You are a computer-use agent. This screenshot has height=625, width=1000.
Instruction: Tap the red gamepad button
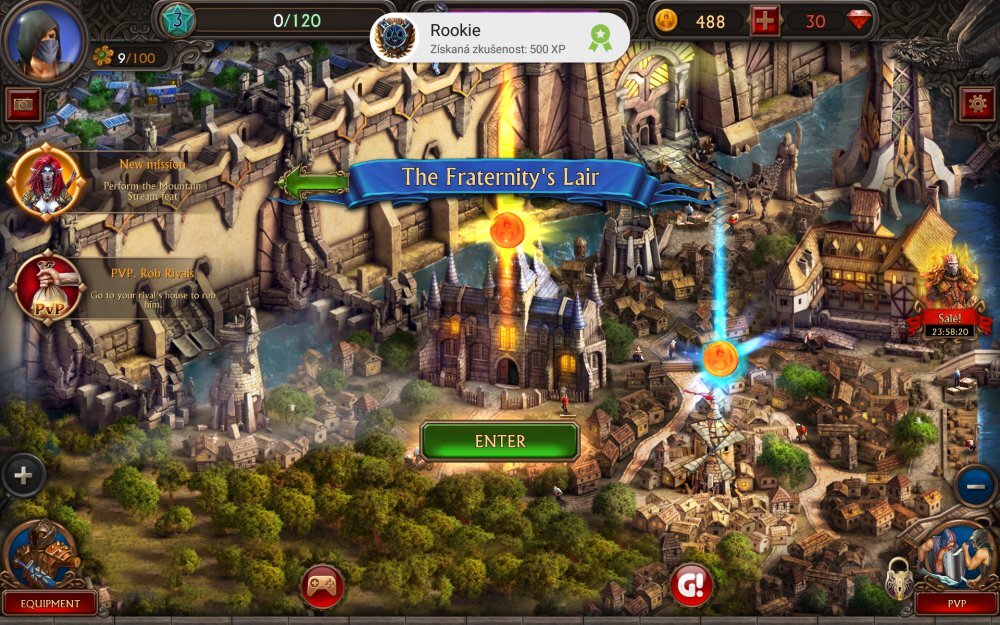point(322,586)
